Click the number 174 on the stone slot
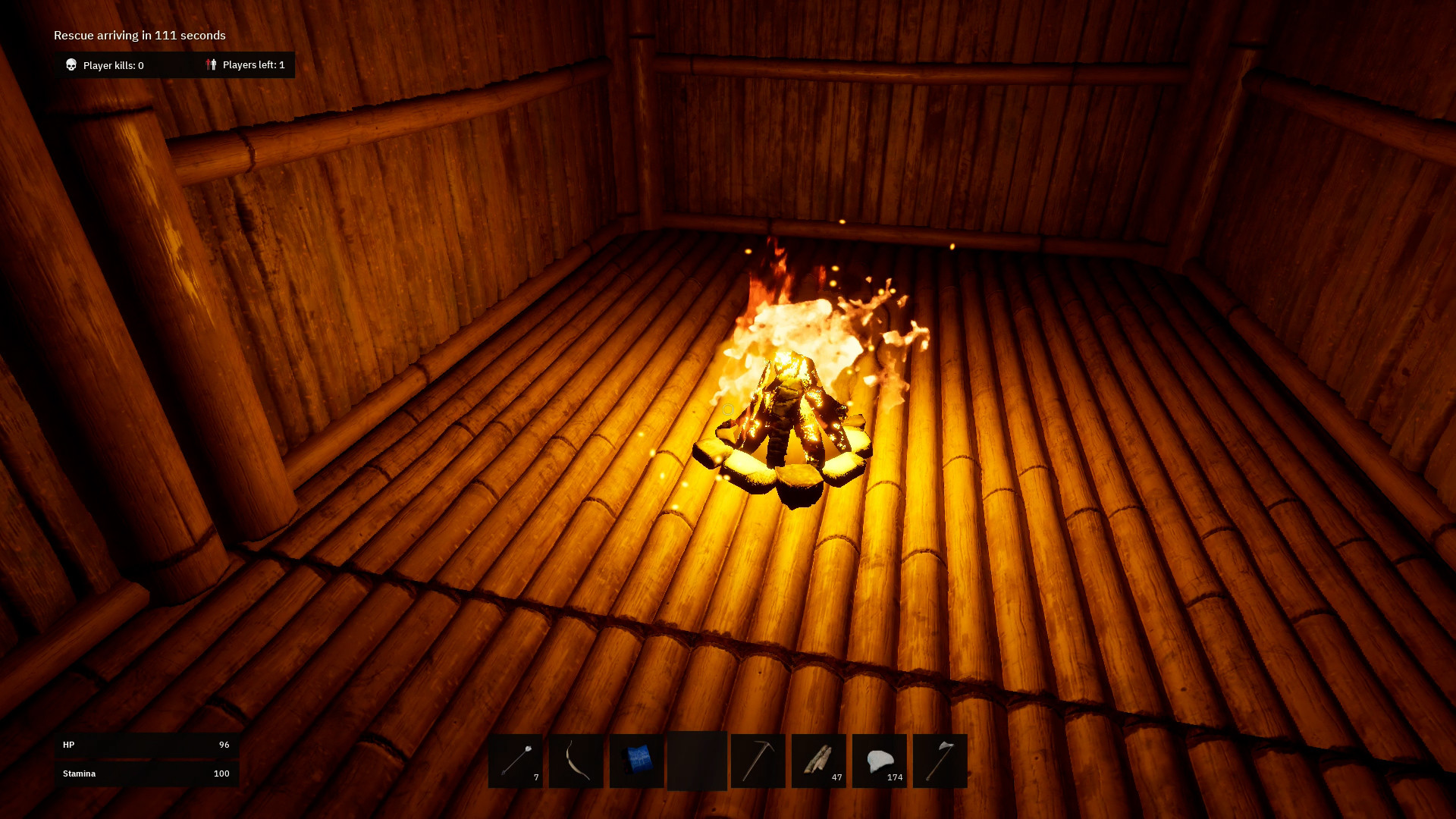Image resolution: width=1456 pixels, height=819 pixels. [x=895, y=777]
